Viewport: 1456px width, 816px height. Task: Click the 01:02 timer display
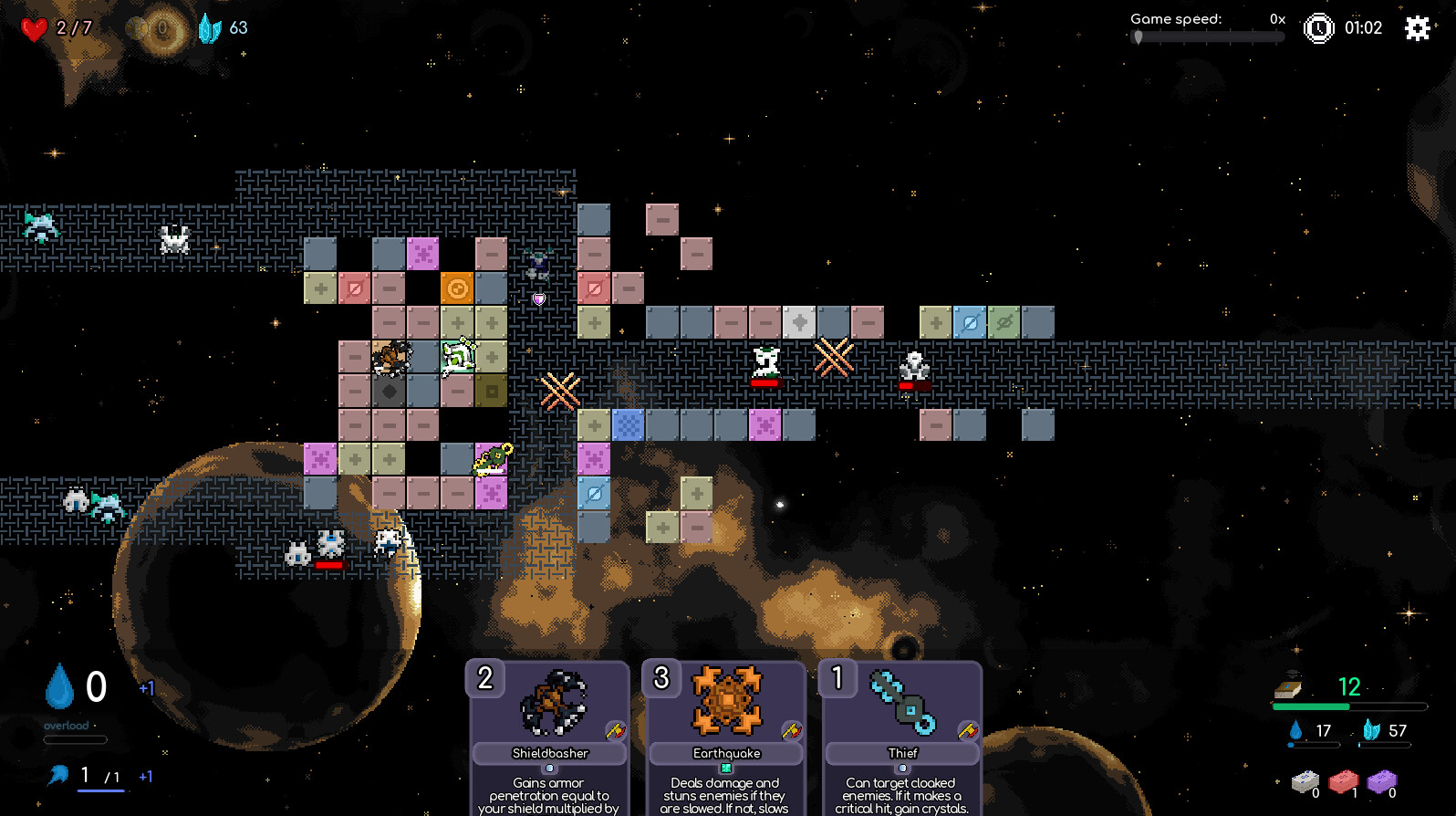point(1364,27)
